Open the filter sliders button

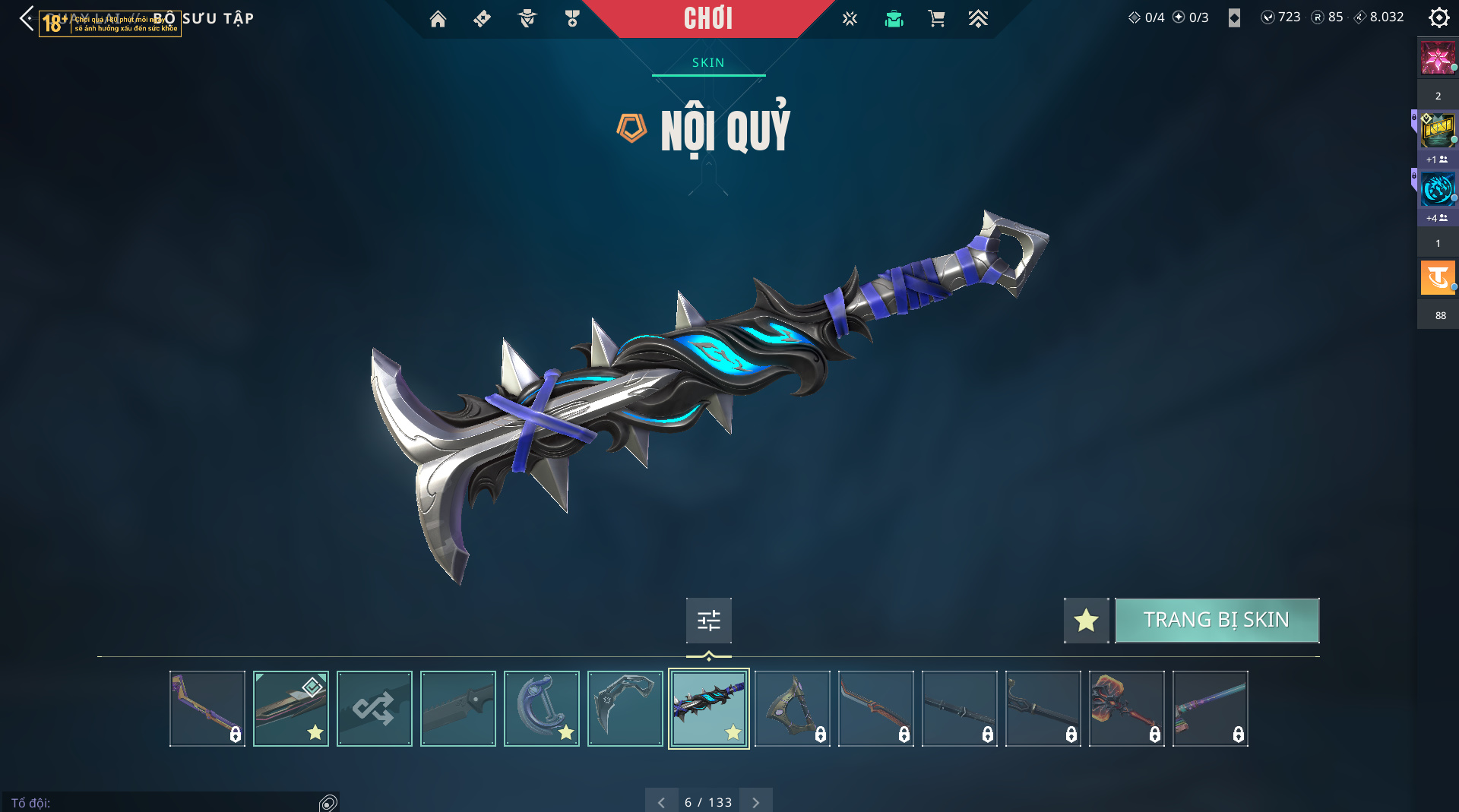(x=708, y=620)
